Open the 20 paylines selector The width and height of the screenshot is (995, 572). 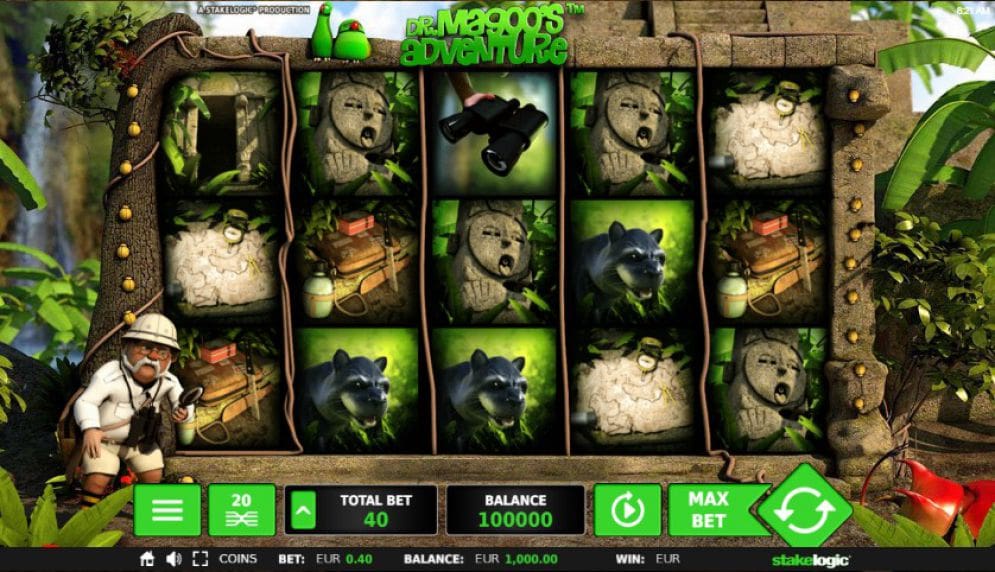(241, 510)
